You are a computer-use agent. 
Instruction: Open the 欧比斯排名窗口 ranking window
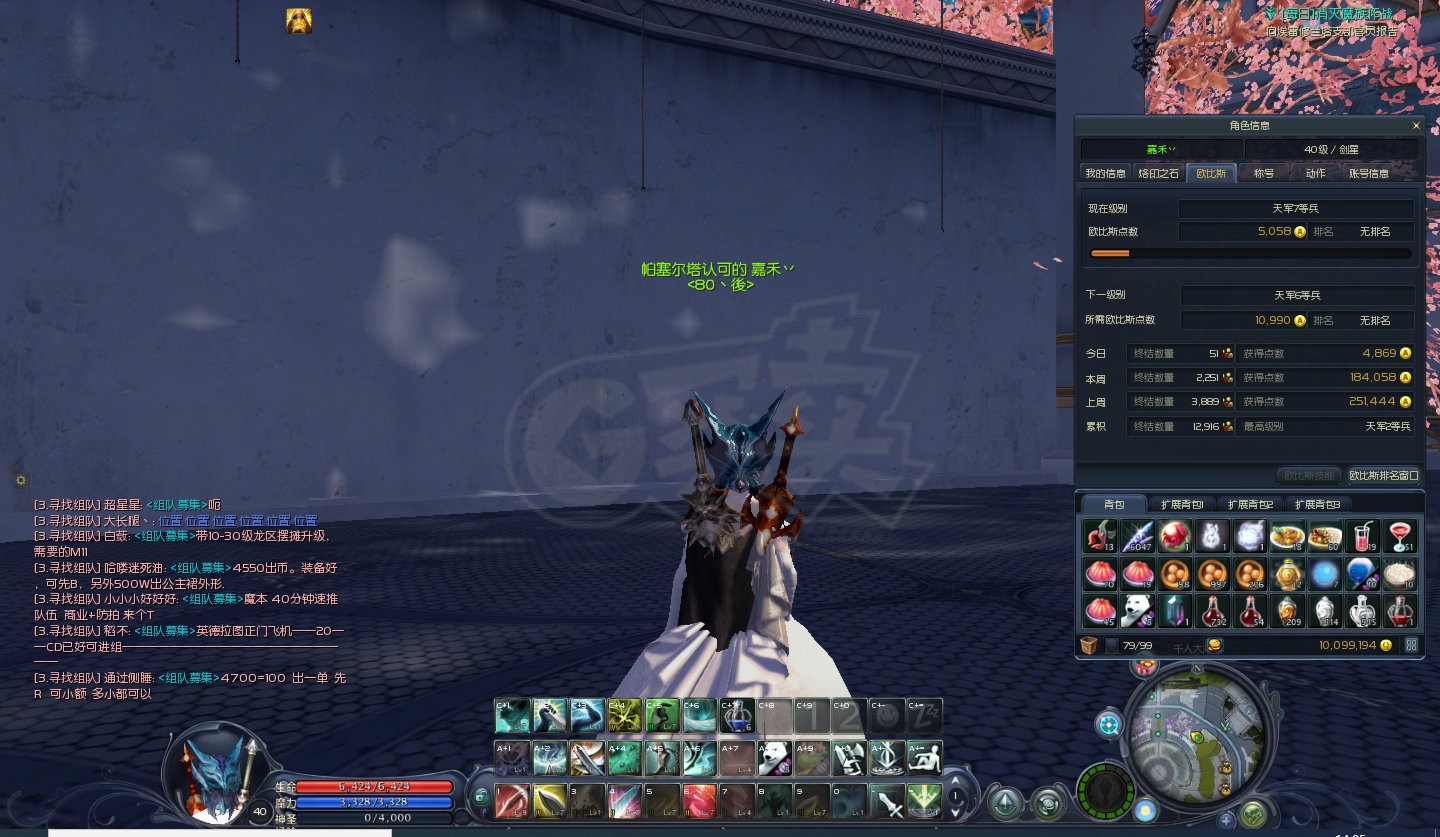click(x=1384, y=476)
